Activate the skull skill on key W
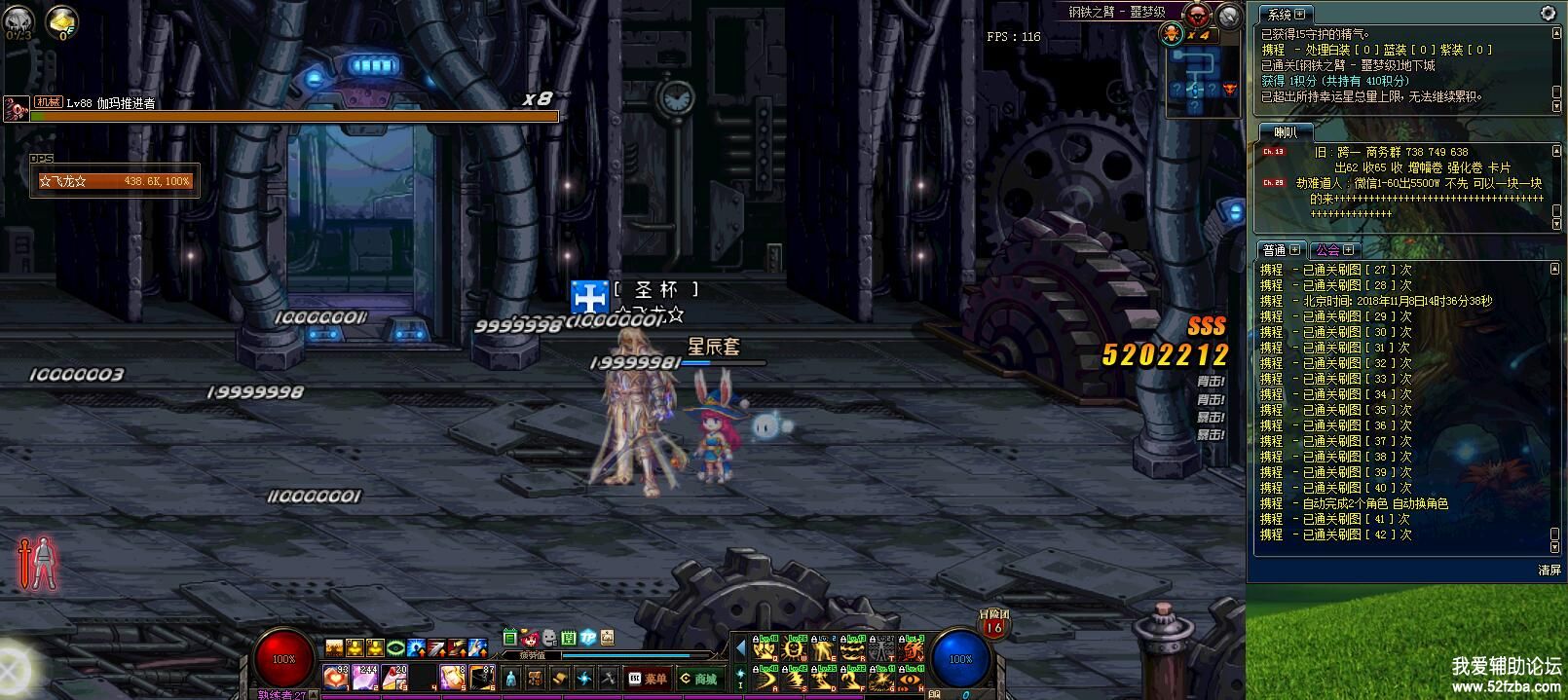The image size is (1568, 700). (795, 648)
